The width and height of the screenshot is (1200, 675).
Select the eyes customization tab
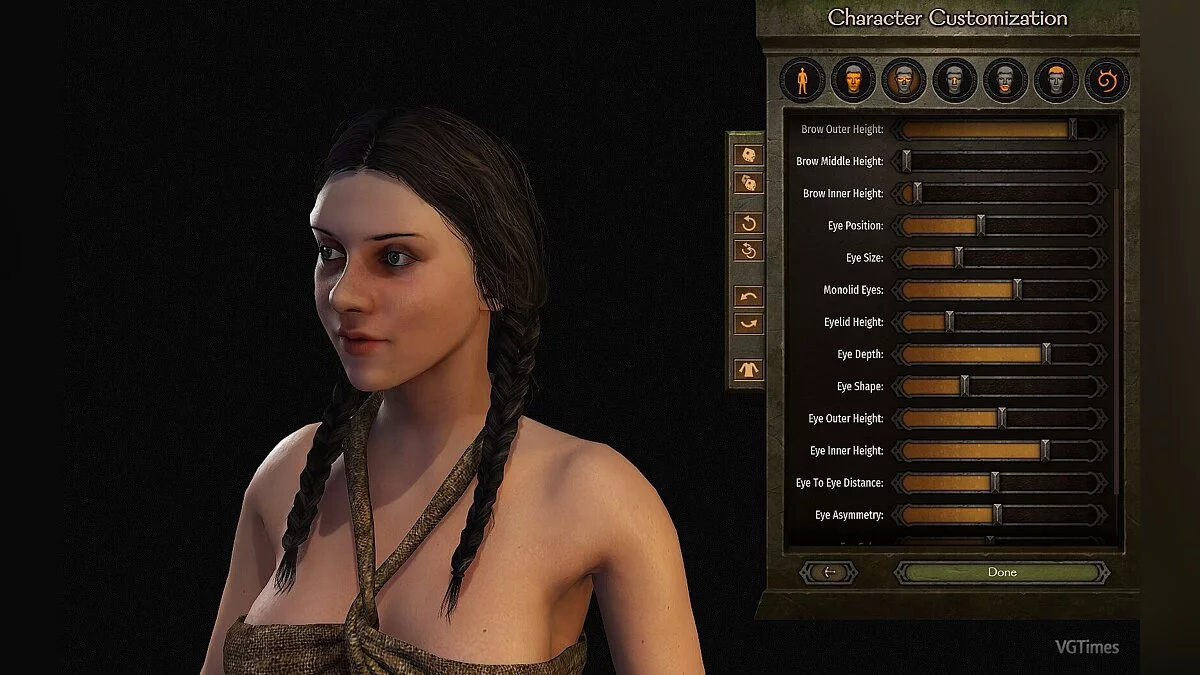pyautogui.click(x=904, y=80)
